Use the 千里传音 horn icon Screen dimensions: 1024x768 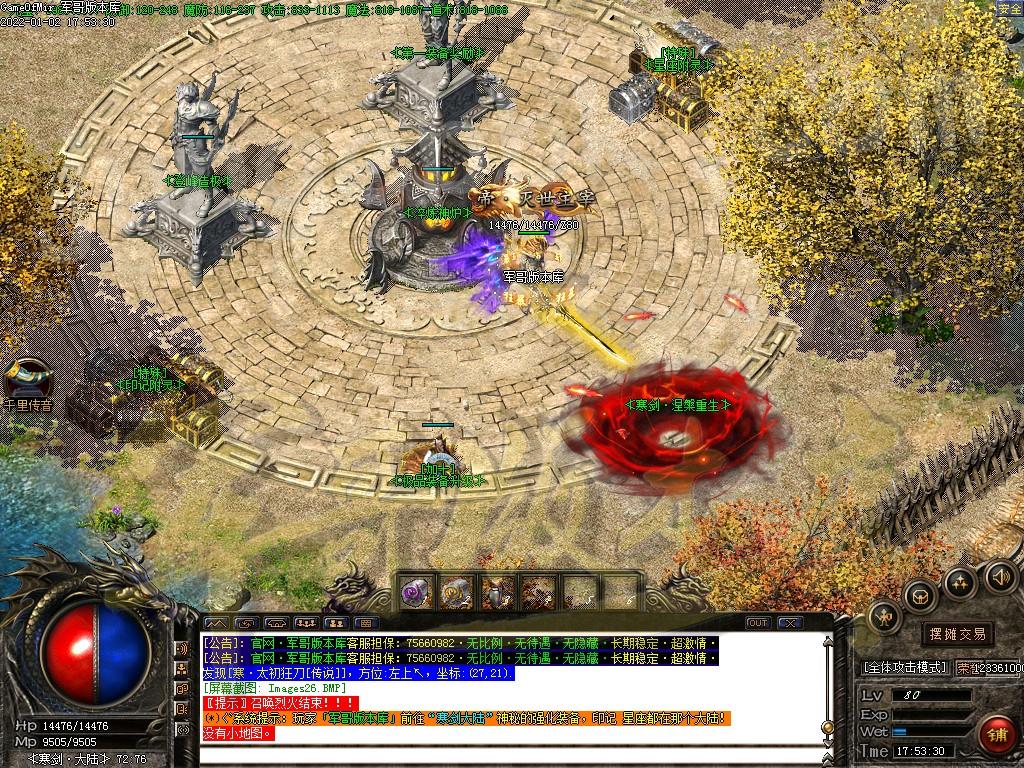27,380
